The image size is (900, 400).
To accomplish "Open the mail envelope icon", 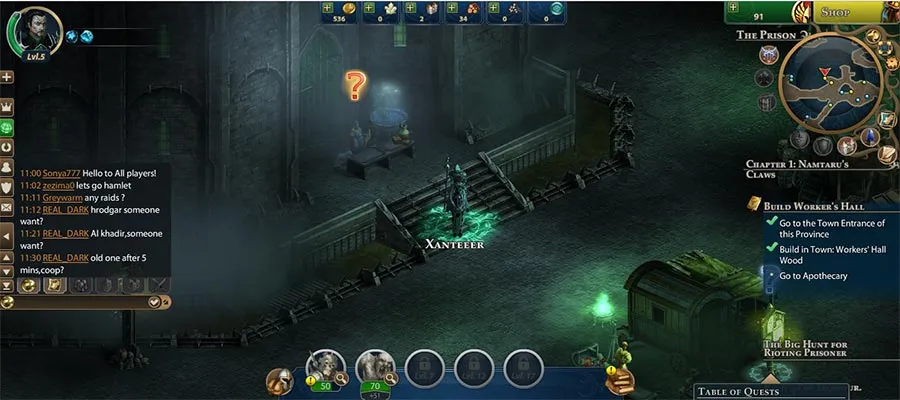I will (7, 207).
